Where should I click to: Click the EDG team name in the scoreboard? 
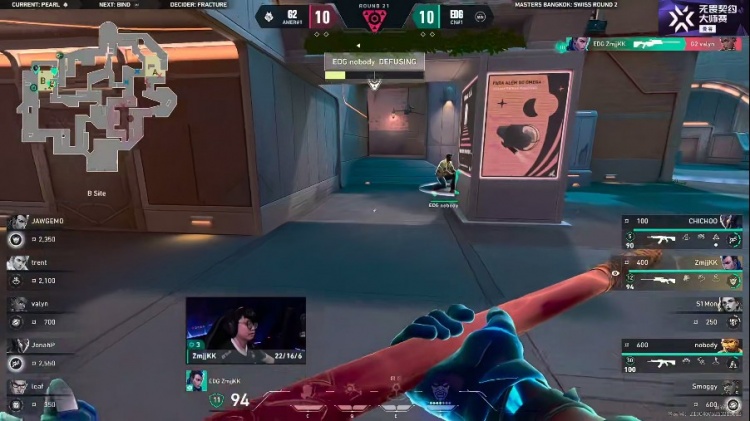[x=455, y=14]
